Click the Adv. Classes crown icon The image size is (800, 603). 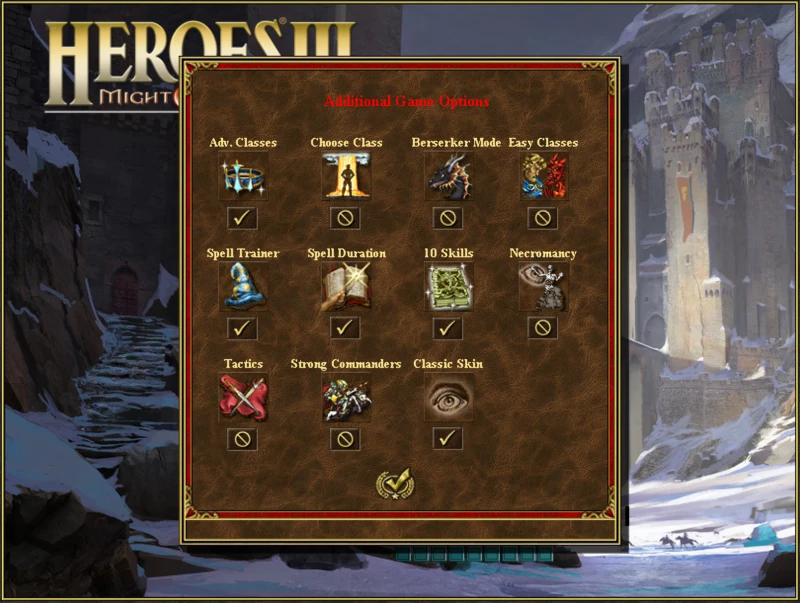click(x=243, y=177)
